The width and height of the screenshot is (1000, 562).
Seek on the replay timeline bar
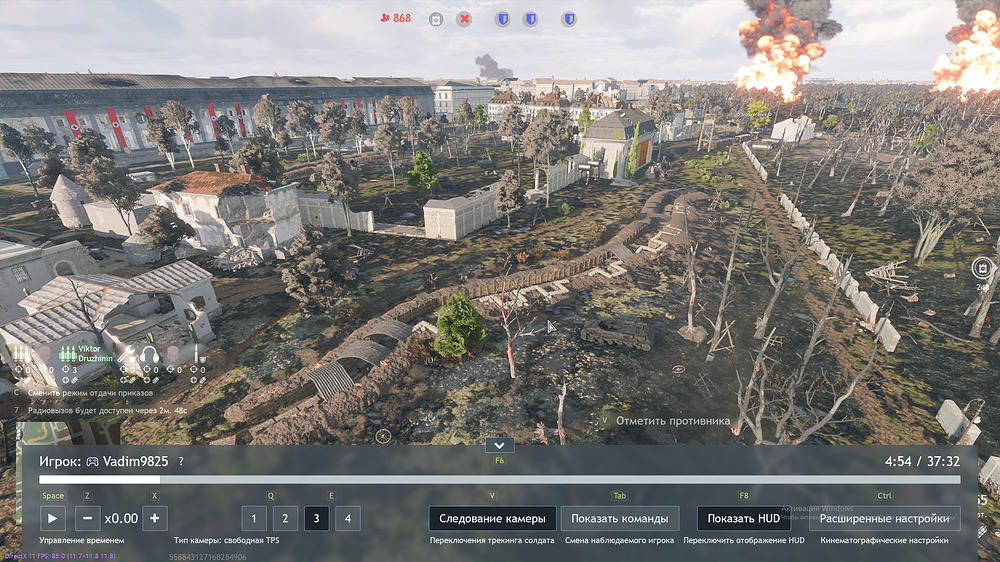click(500, 480)
